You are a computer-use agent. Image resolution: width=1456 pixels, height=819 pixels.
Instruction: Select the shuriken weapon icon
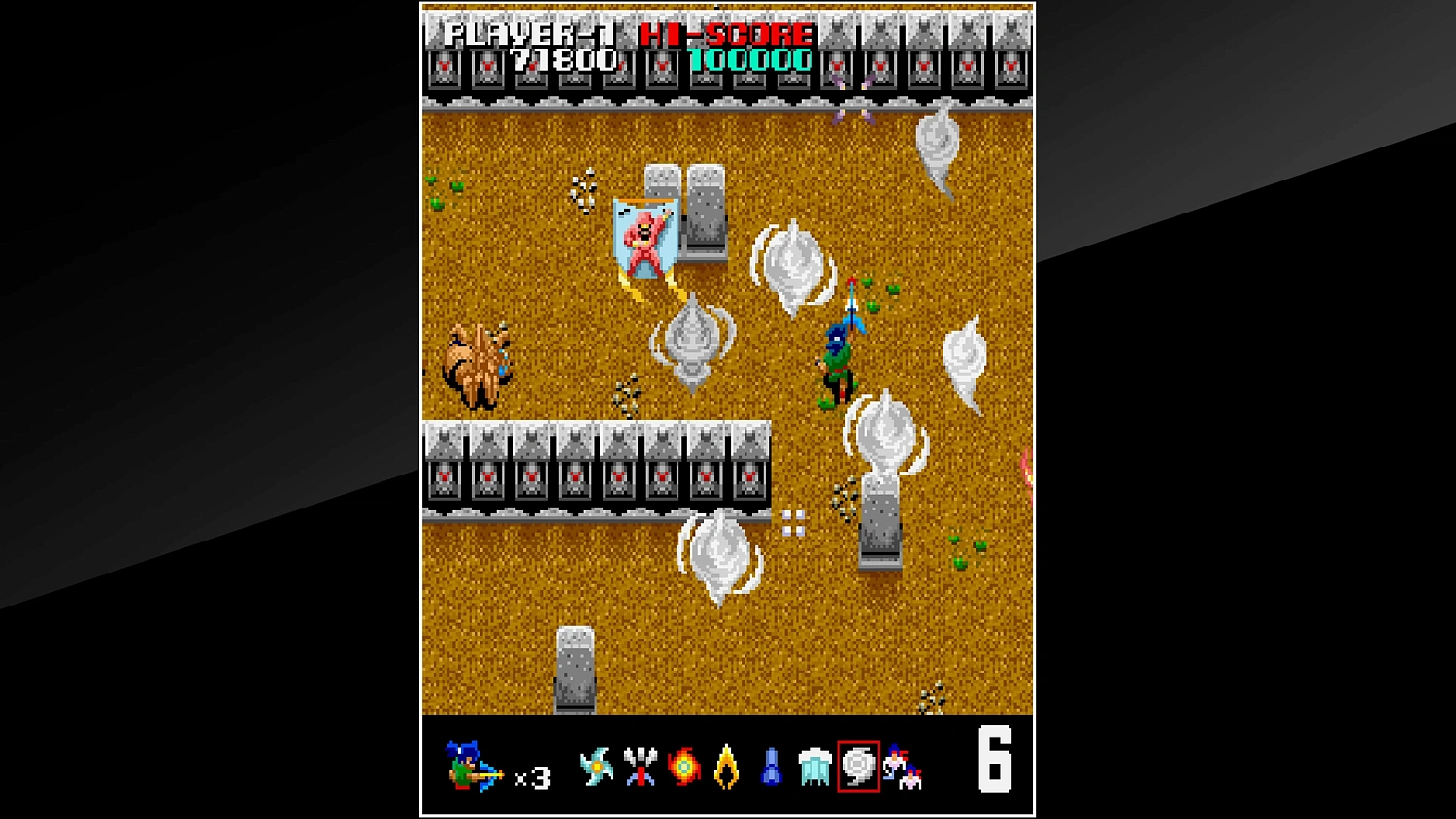[x=595, y=767]
